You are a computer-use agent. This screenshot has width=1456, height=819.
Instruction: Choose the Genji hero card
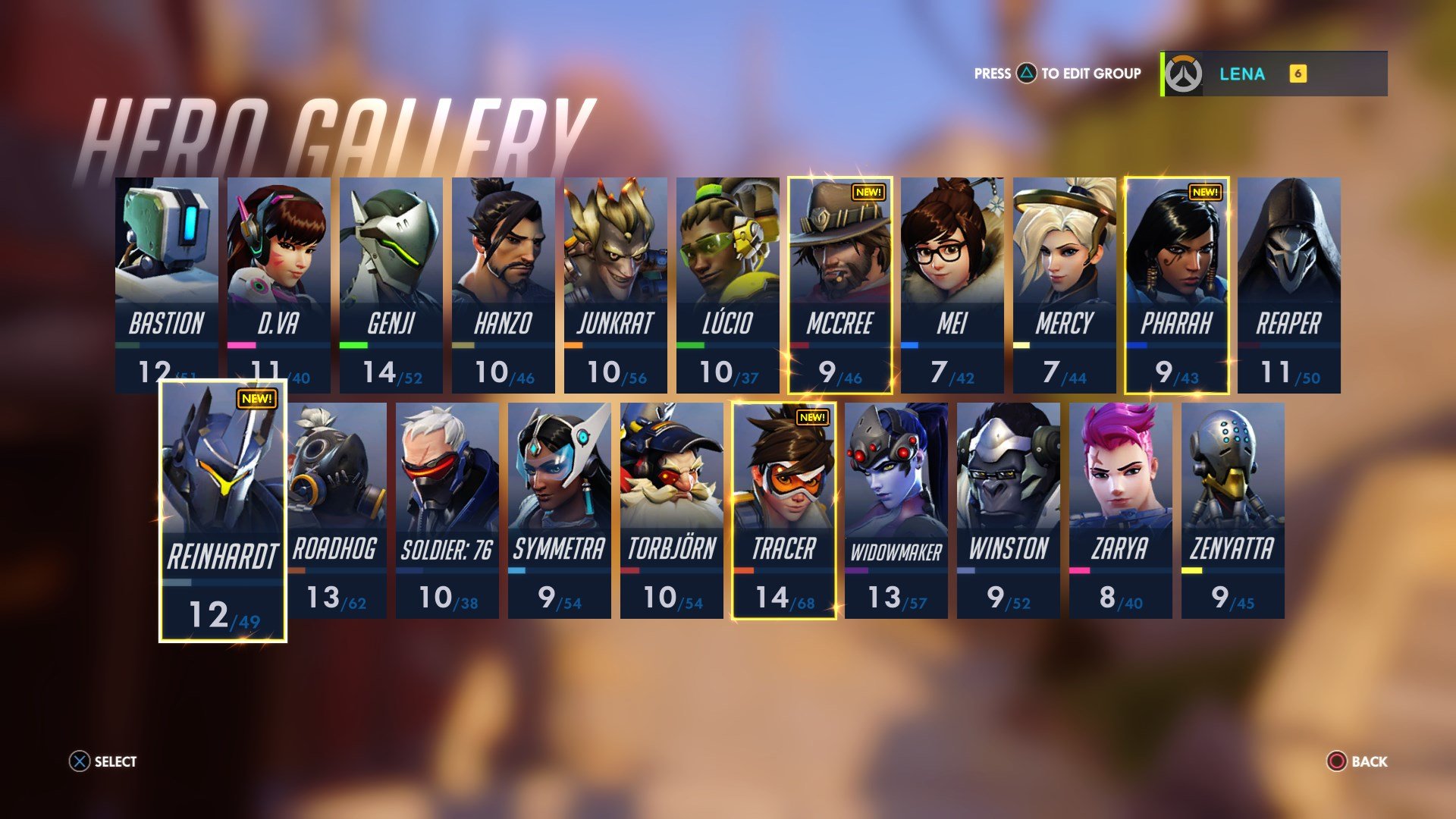tap(391, 284)
